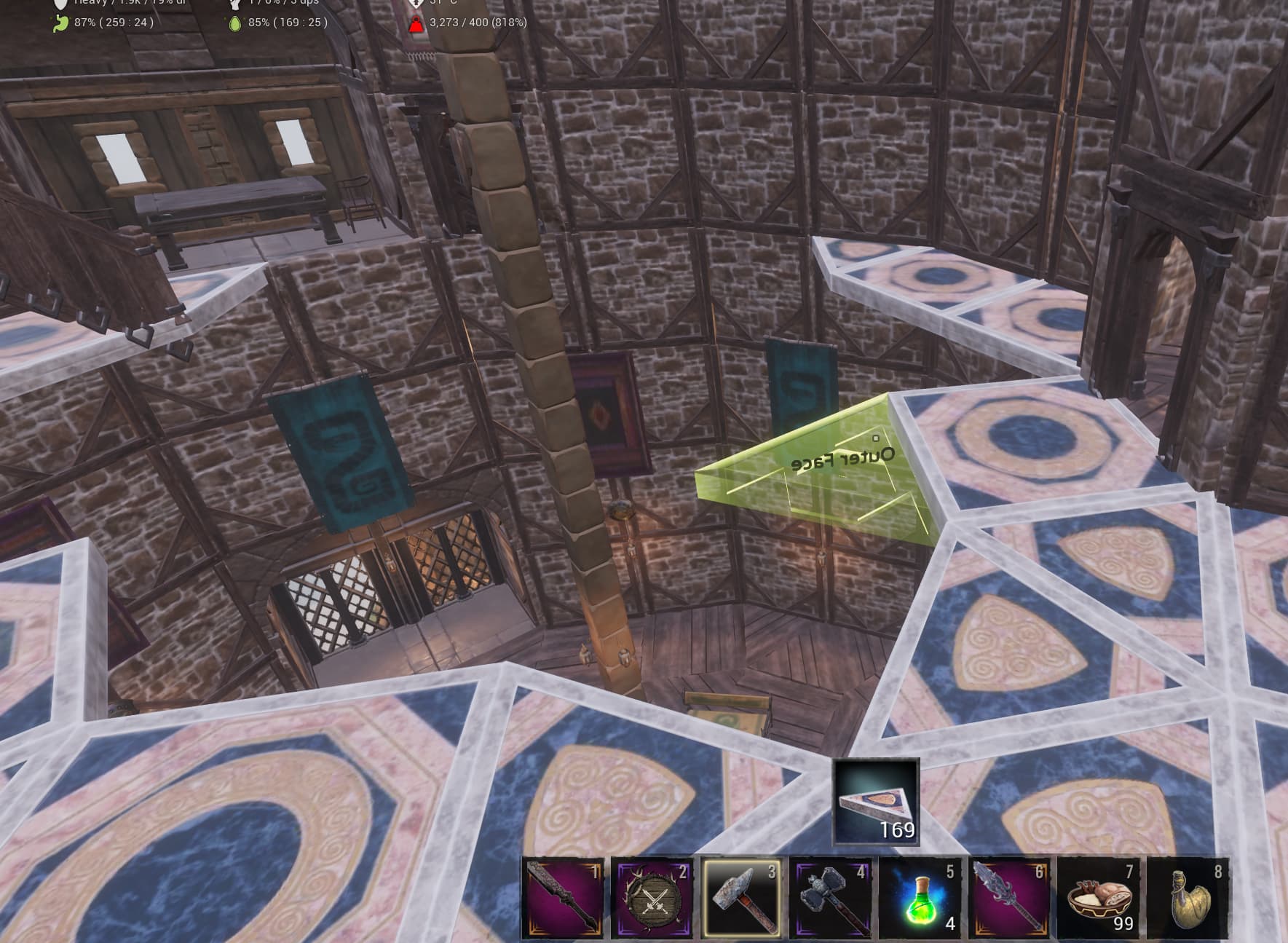Click the red encumbrance weight icon
The height and width of the screenshot is (943, 1288).
click(x=416, y=24)
